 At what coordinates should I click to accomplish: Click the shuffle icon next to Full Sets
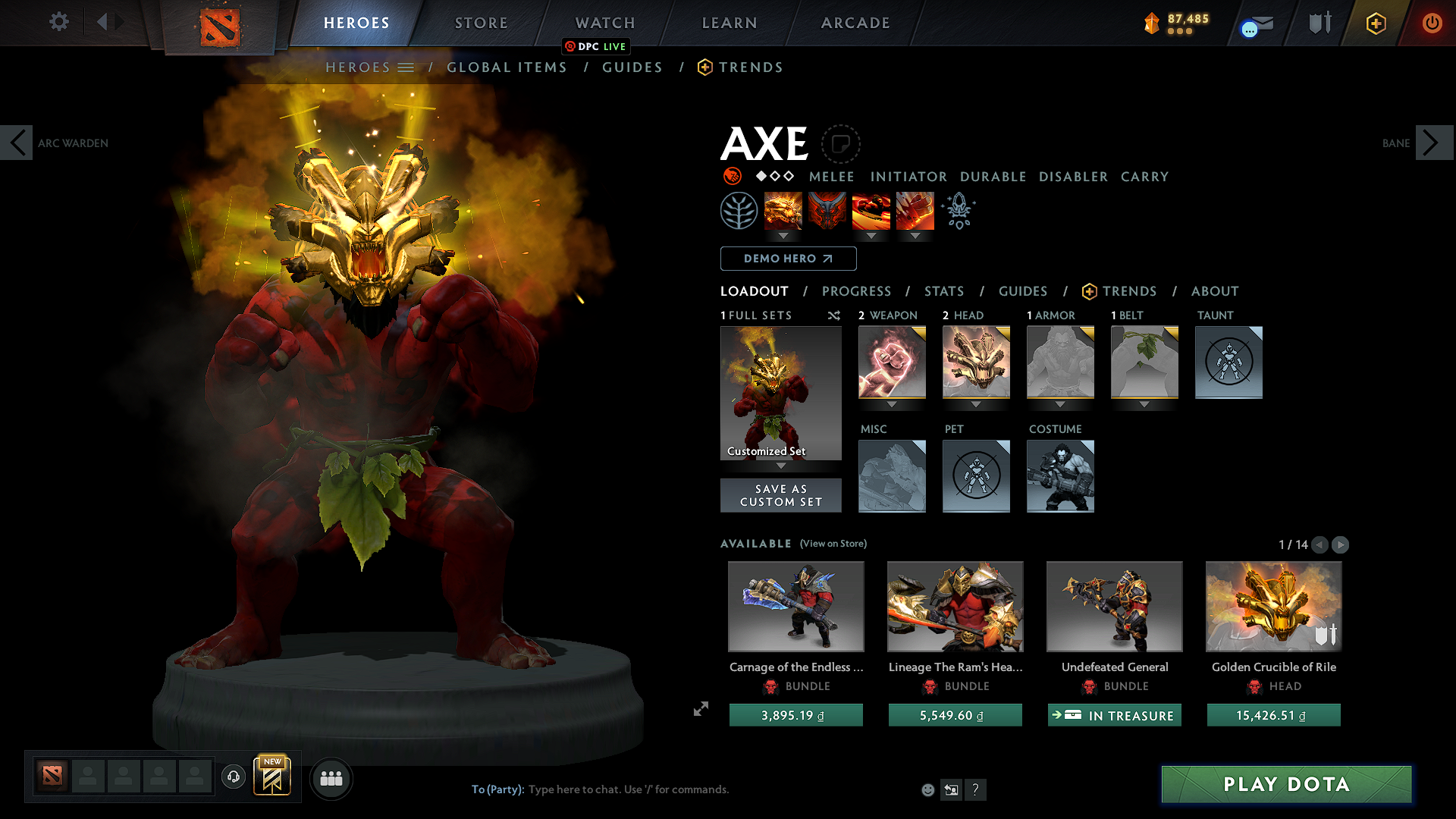tap(833, 315)
